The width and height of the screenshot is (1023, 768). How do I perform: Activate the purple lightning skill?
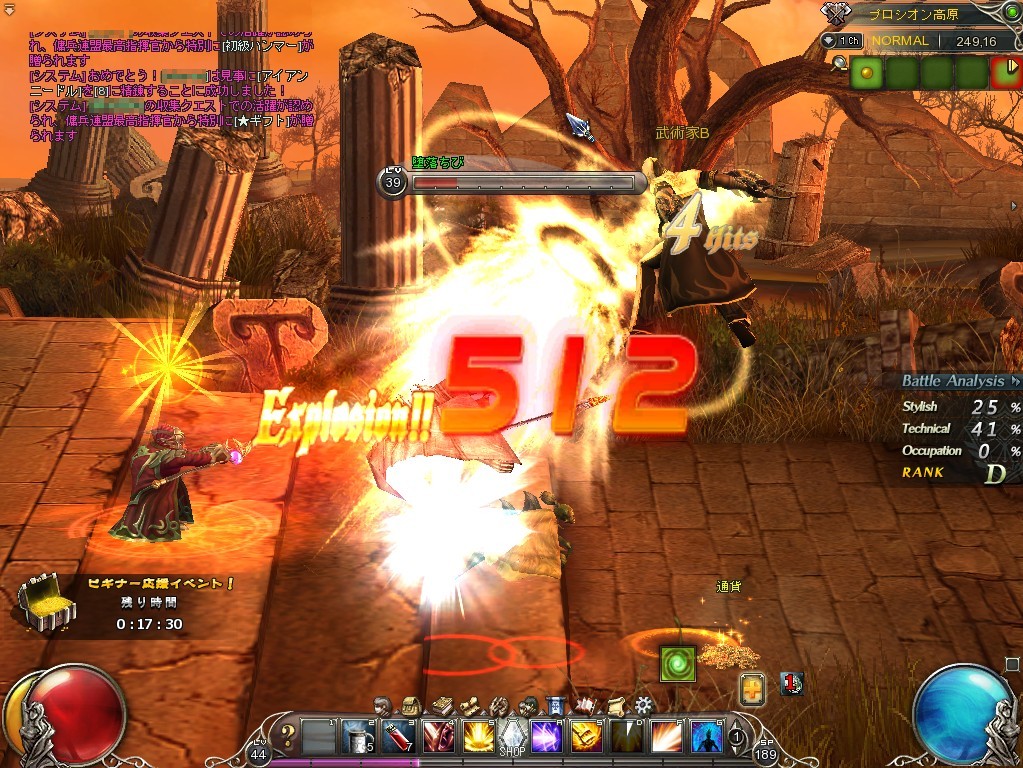pyautogui.click(x=546, y=737)
